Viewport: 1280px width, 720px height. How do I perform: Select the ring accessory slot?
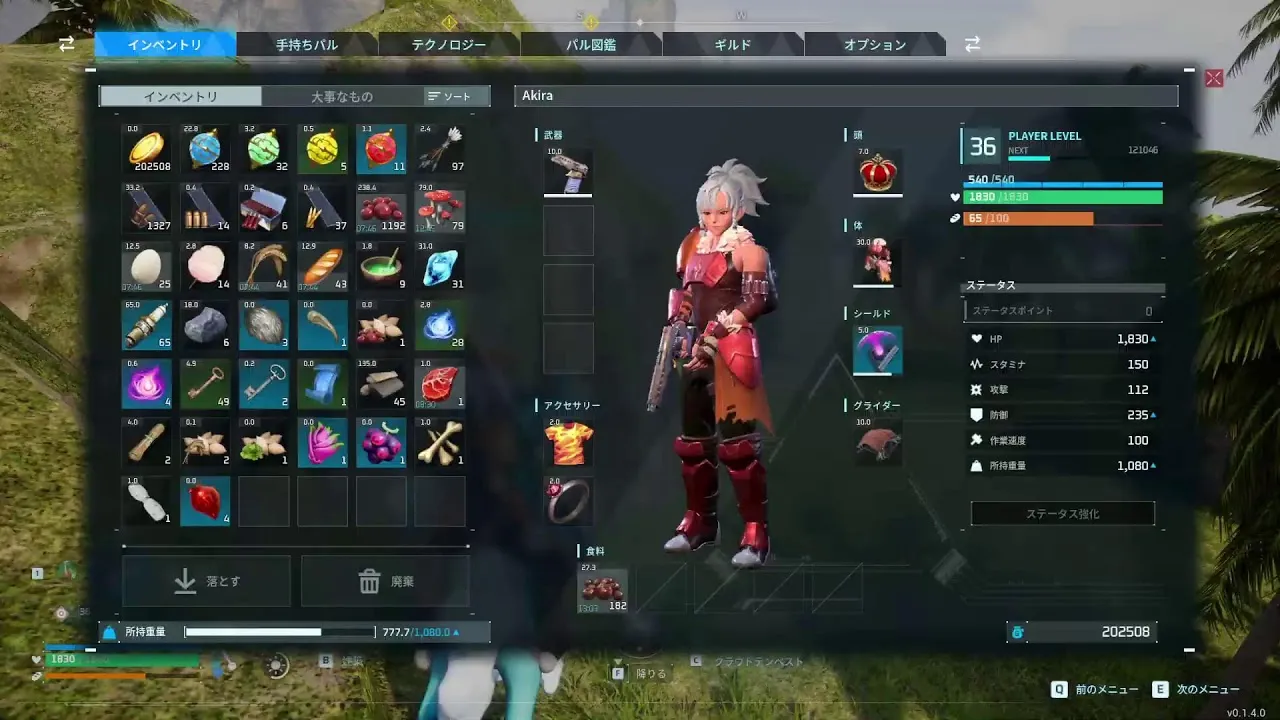click(x=568, y=501)
